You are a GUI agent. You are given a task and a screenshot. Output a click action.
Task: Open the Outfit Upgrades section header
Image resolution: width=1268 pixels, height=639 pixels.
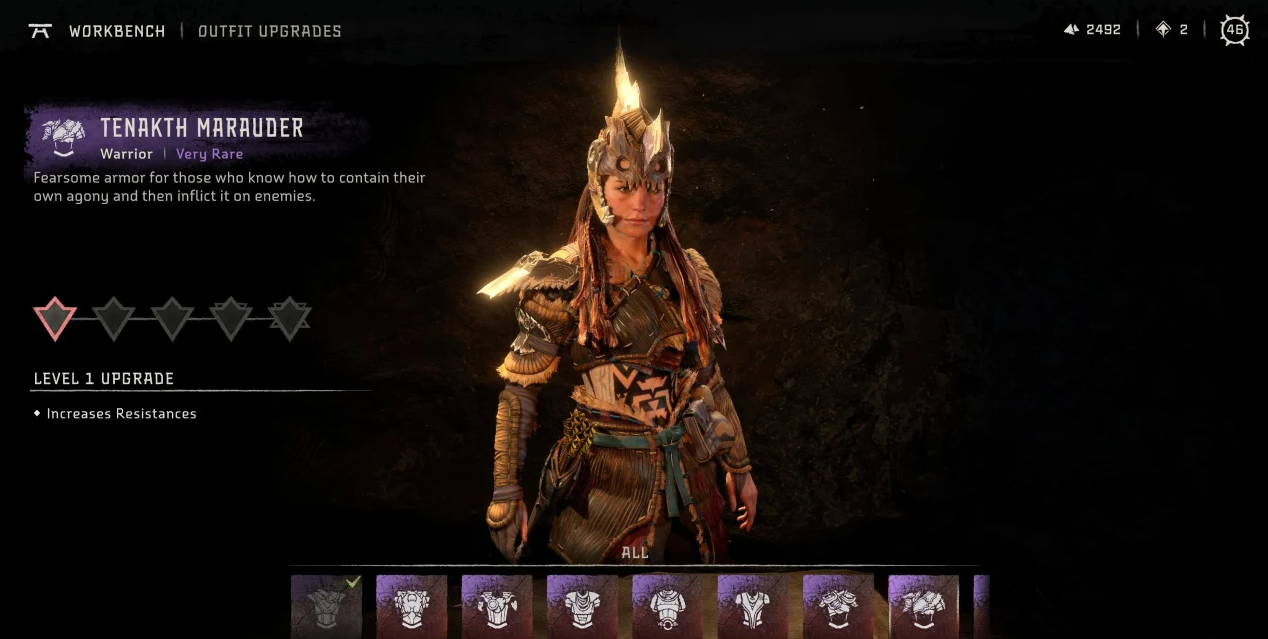pos(270,31)
